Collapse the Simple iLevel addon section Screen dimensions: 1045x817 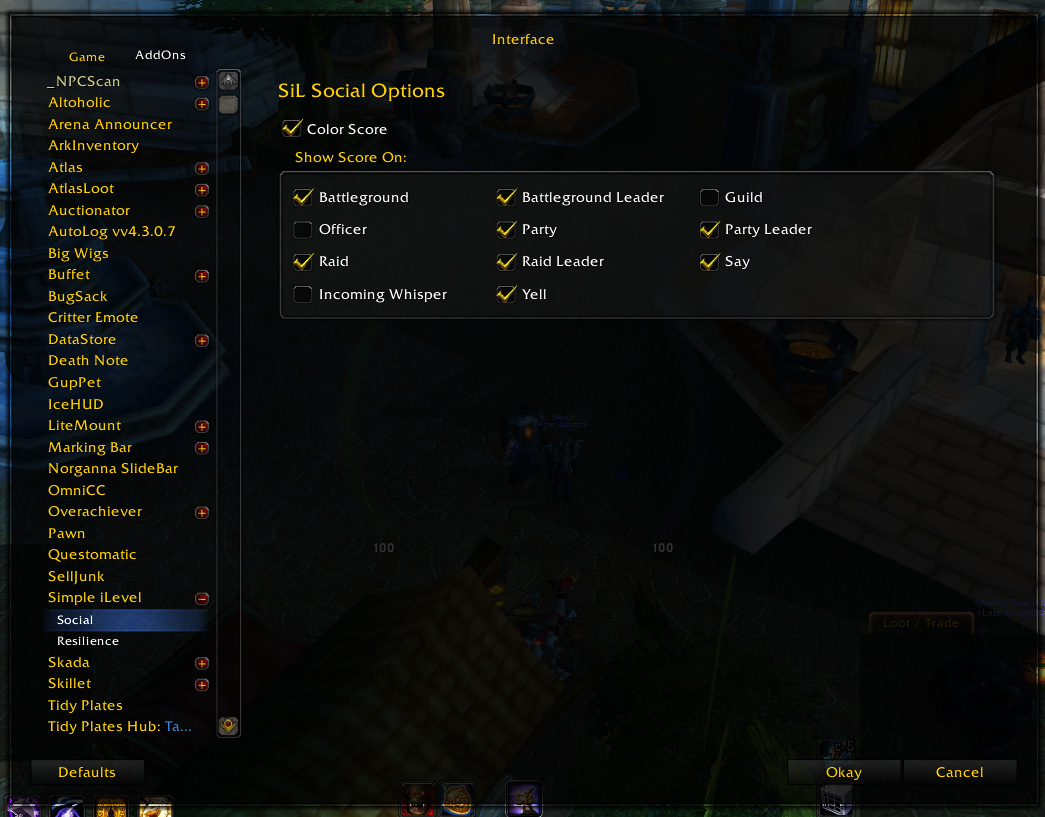202,598
